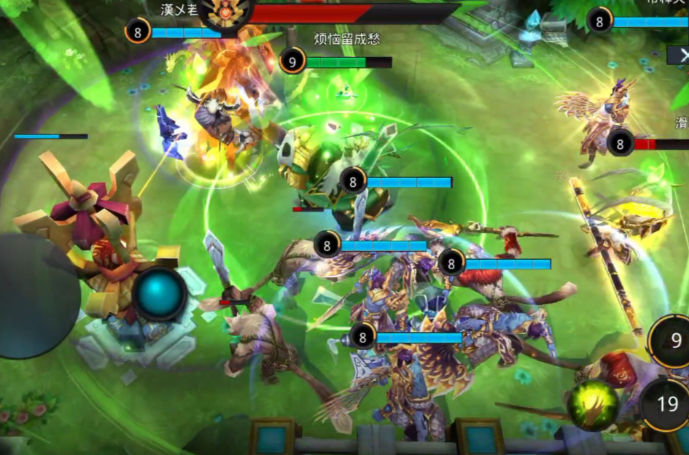689x455 pixels.
Task: Select the skill on 19-second cooldown
Action: pos(666,404)
